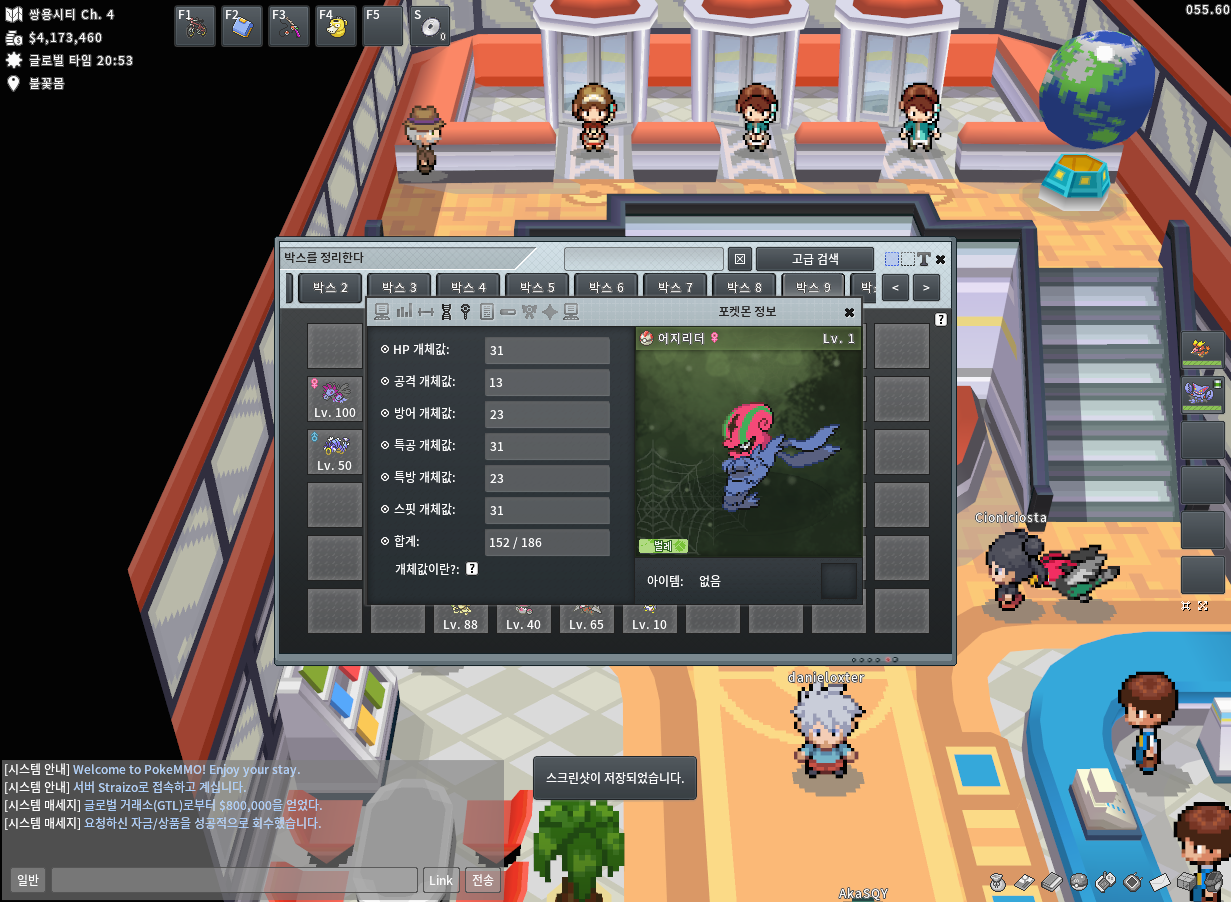1231x902 pixels.
Task: Open the 고급 검색 advanced search
Action: tap(815, 259)
